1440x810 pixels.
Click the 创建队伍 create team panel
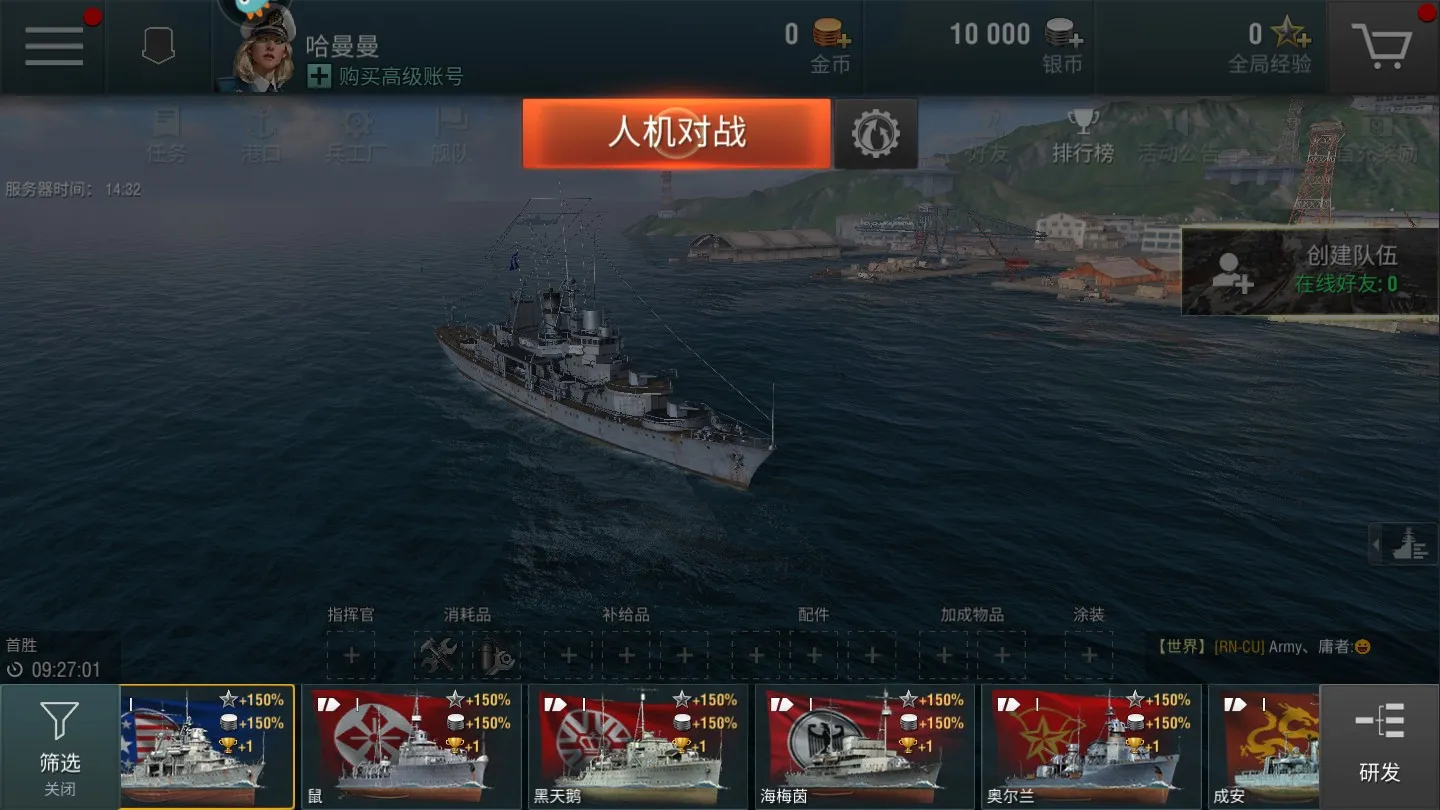pyautogui.click(x=1308, y=270)
